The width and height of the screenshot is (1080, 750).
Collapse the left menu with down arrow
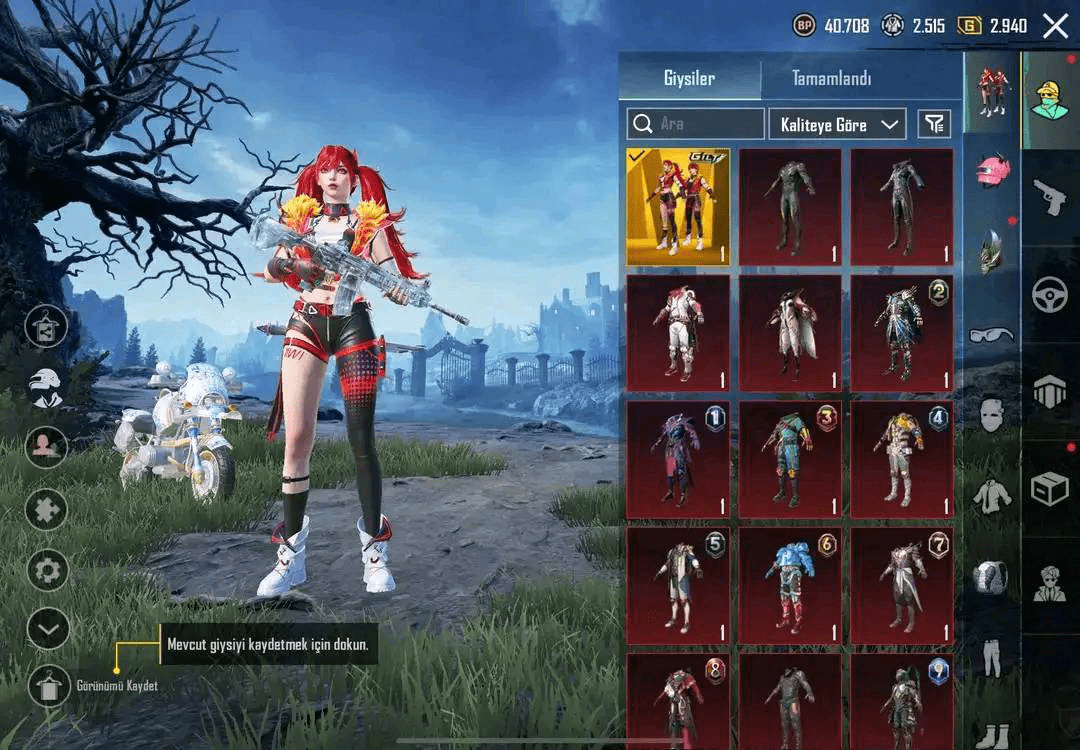[47, 629]
